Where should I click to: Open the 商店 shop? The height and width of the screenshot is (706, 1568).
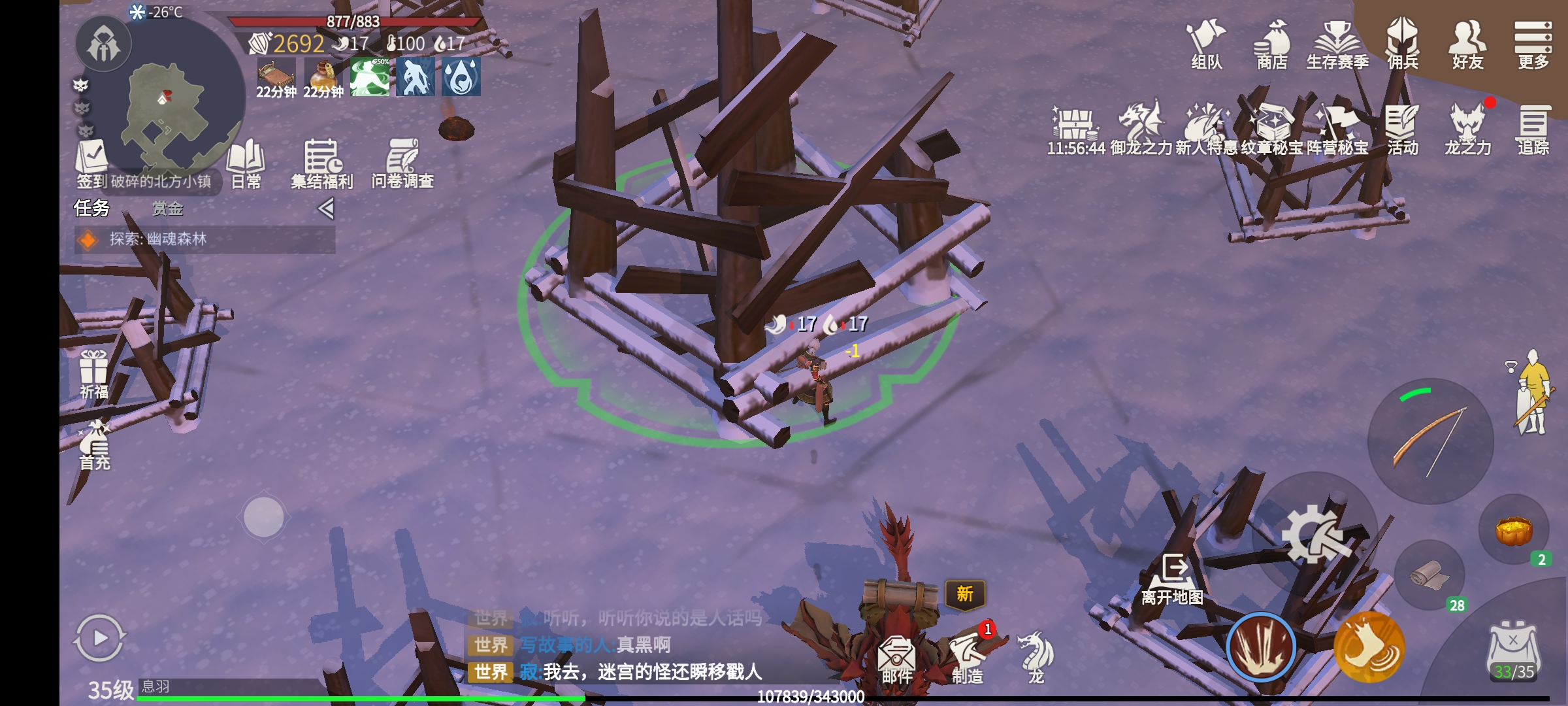(1271, 44)
